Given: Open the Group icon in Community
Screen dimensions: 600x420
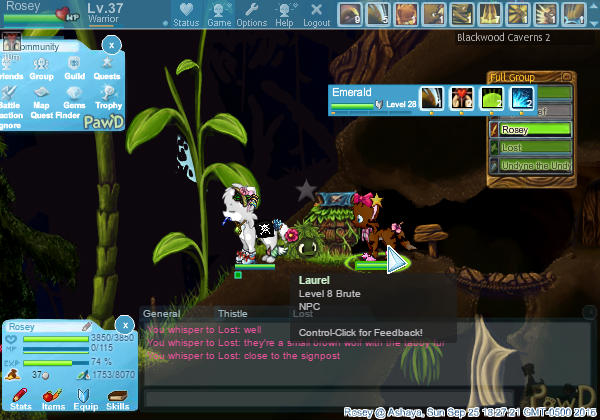Looking at the screenshot, I should click(41, 66).
